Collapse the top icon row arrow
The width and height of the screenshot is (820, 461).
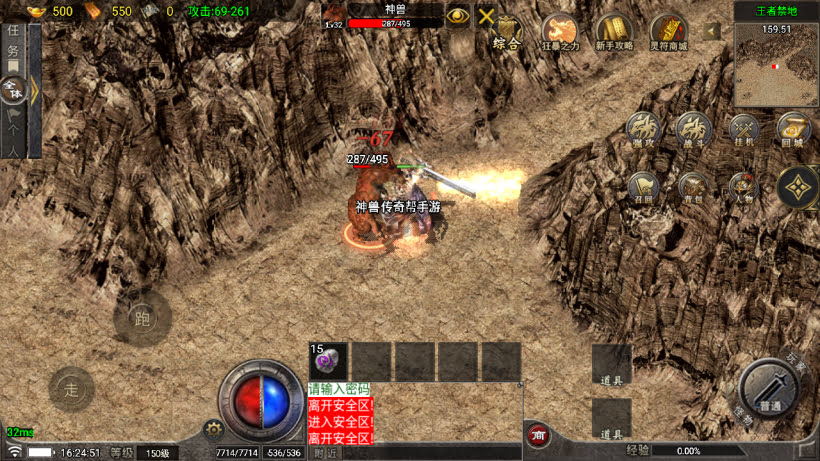coord(712,32)
